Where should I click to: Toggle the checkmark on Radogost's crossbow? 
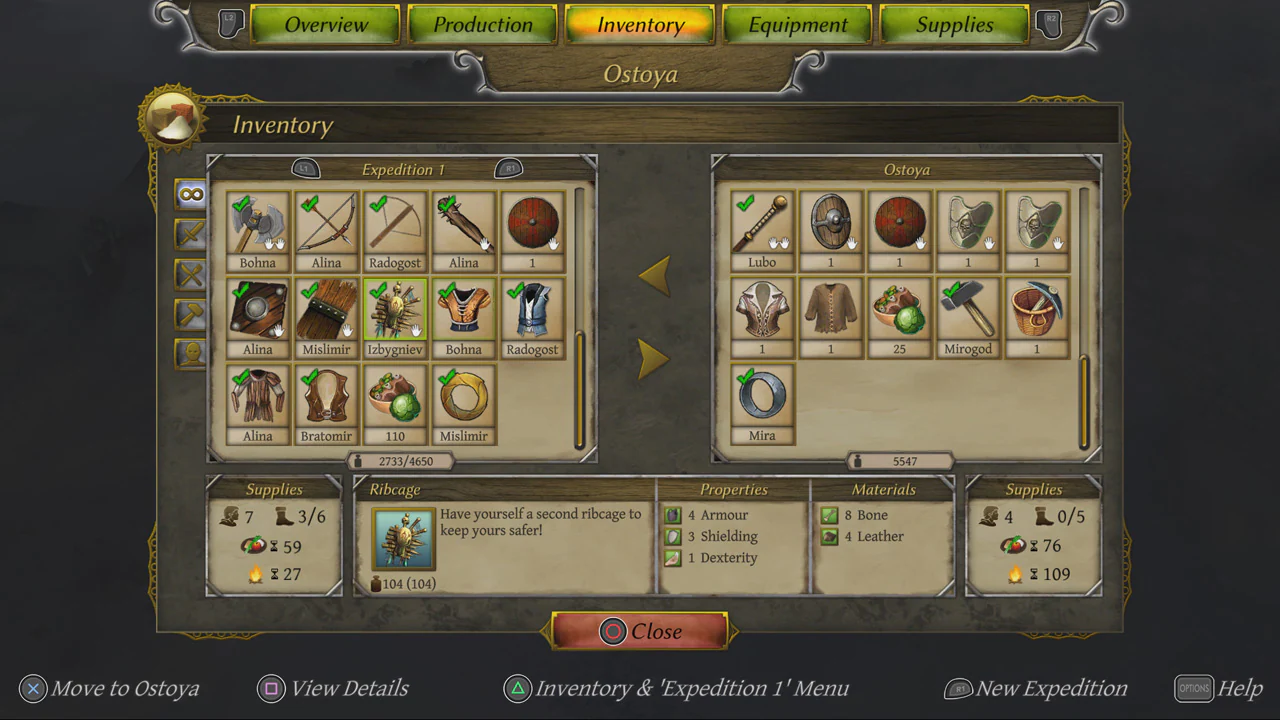[x=378, y=205]
